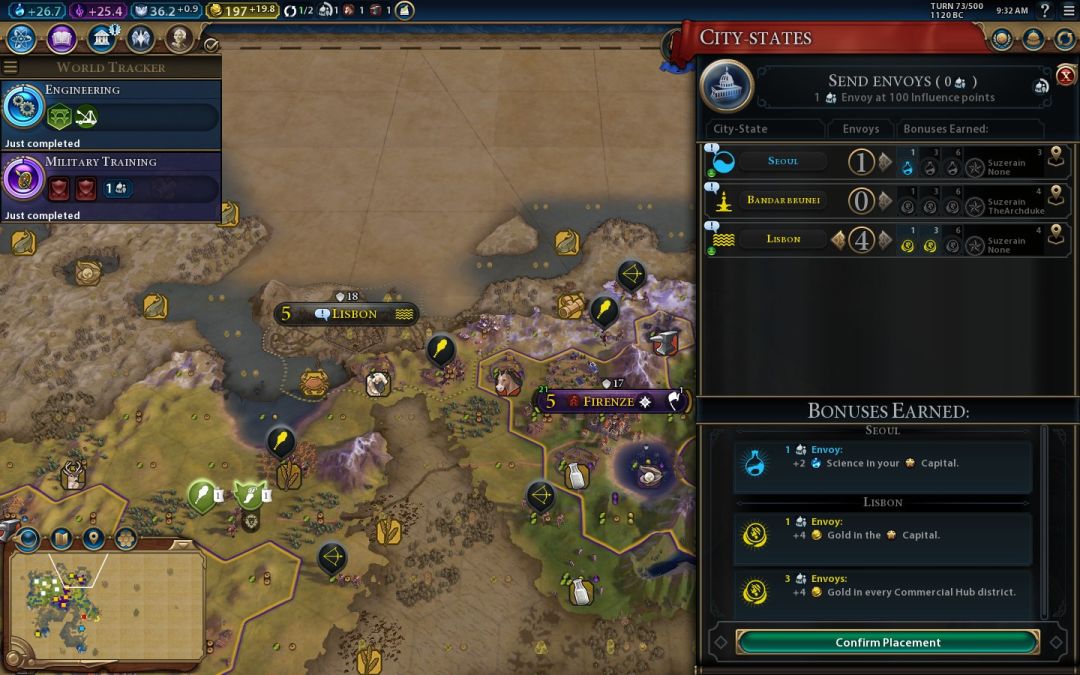
Task: Open the Civilopedia help
Action: (x=1044, y=10)
